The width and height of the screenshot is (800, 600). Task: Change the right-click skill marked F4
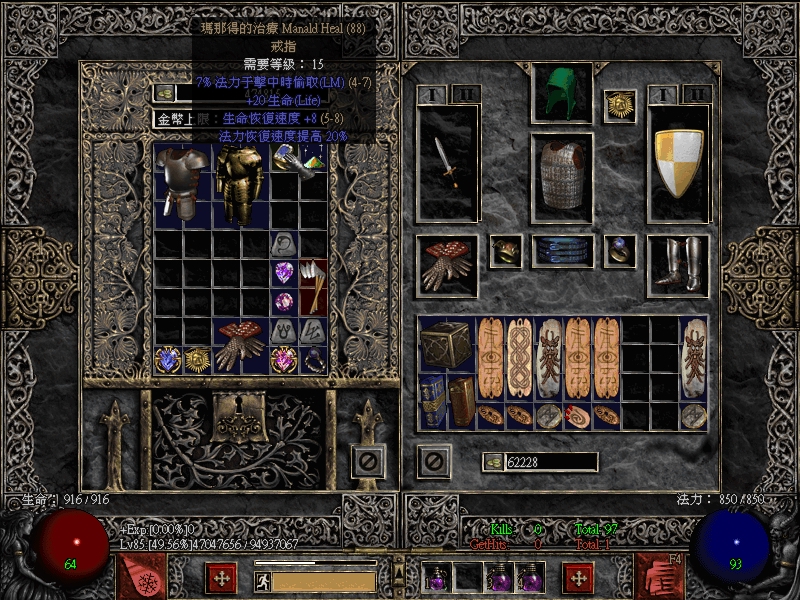pyautogui.click(x=660, y=575)
